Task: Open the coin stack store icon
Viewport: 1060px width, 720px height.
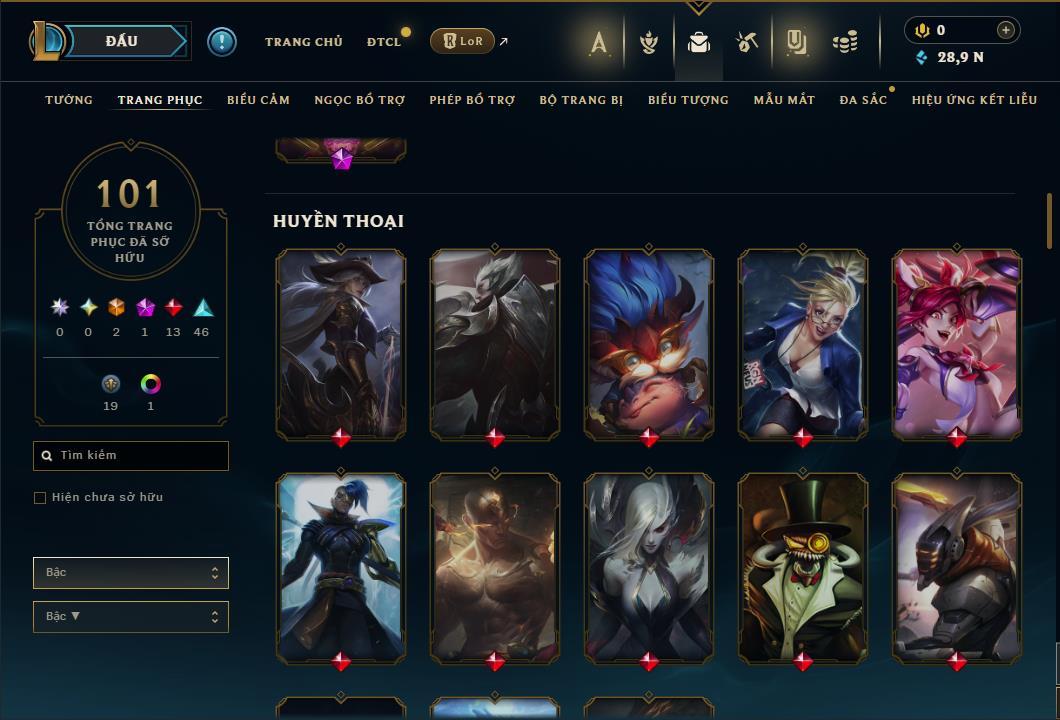Action: point(846,42)
